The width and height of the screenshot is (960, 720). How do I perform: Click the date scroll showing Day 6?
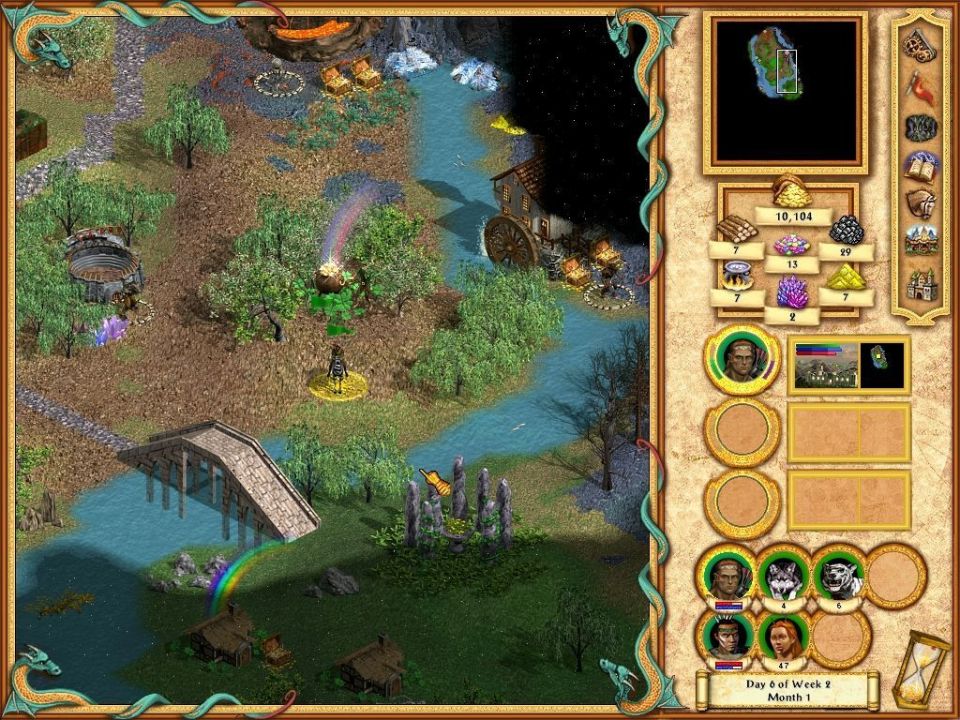[x=788, y=690]
